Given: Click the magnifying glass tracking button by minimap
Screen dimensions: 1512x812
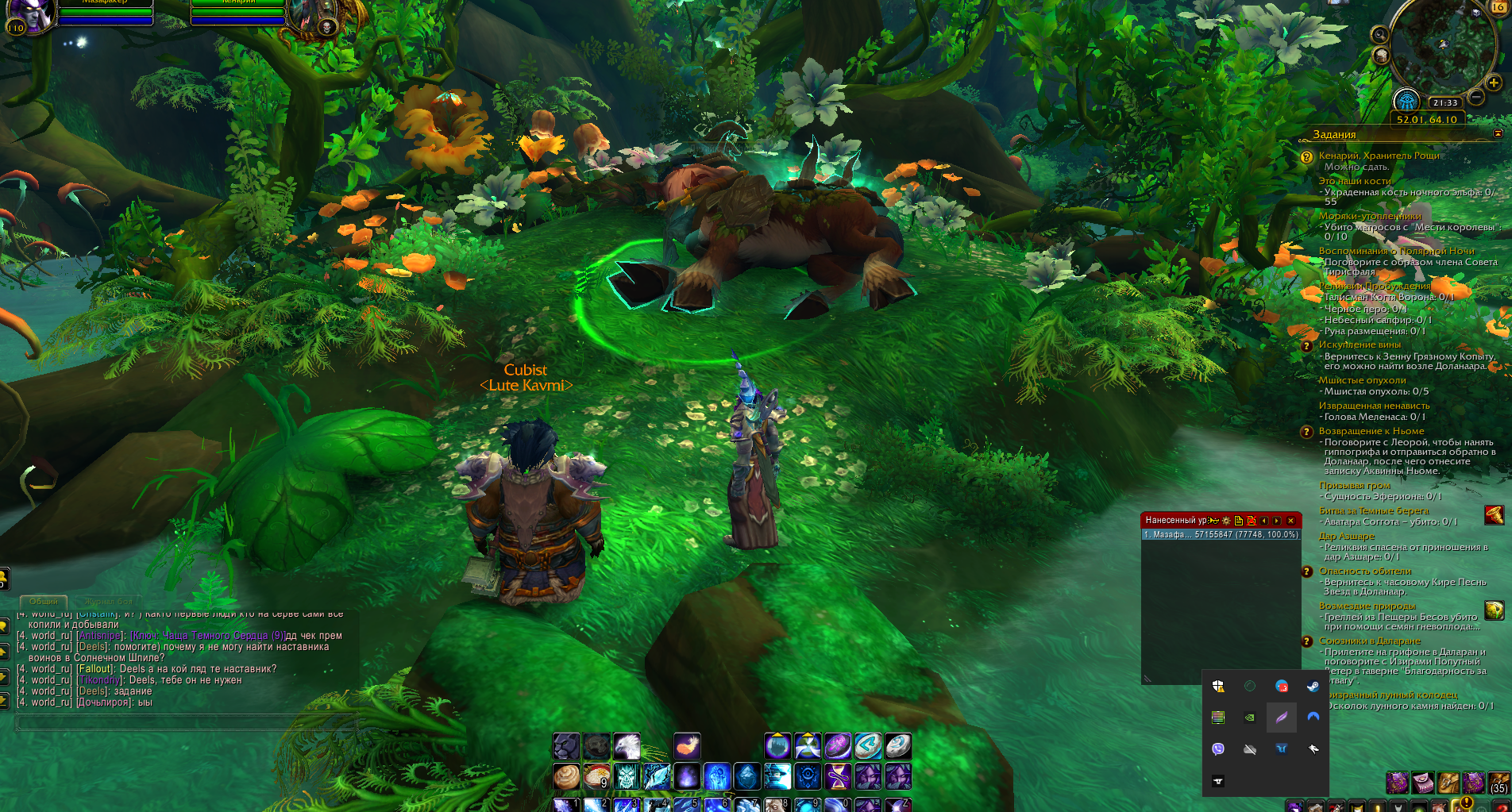Looking at the screenshot, I should coord(1380,34).
